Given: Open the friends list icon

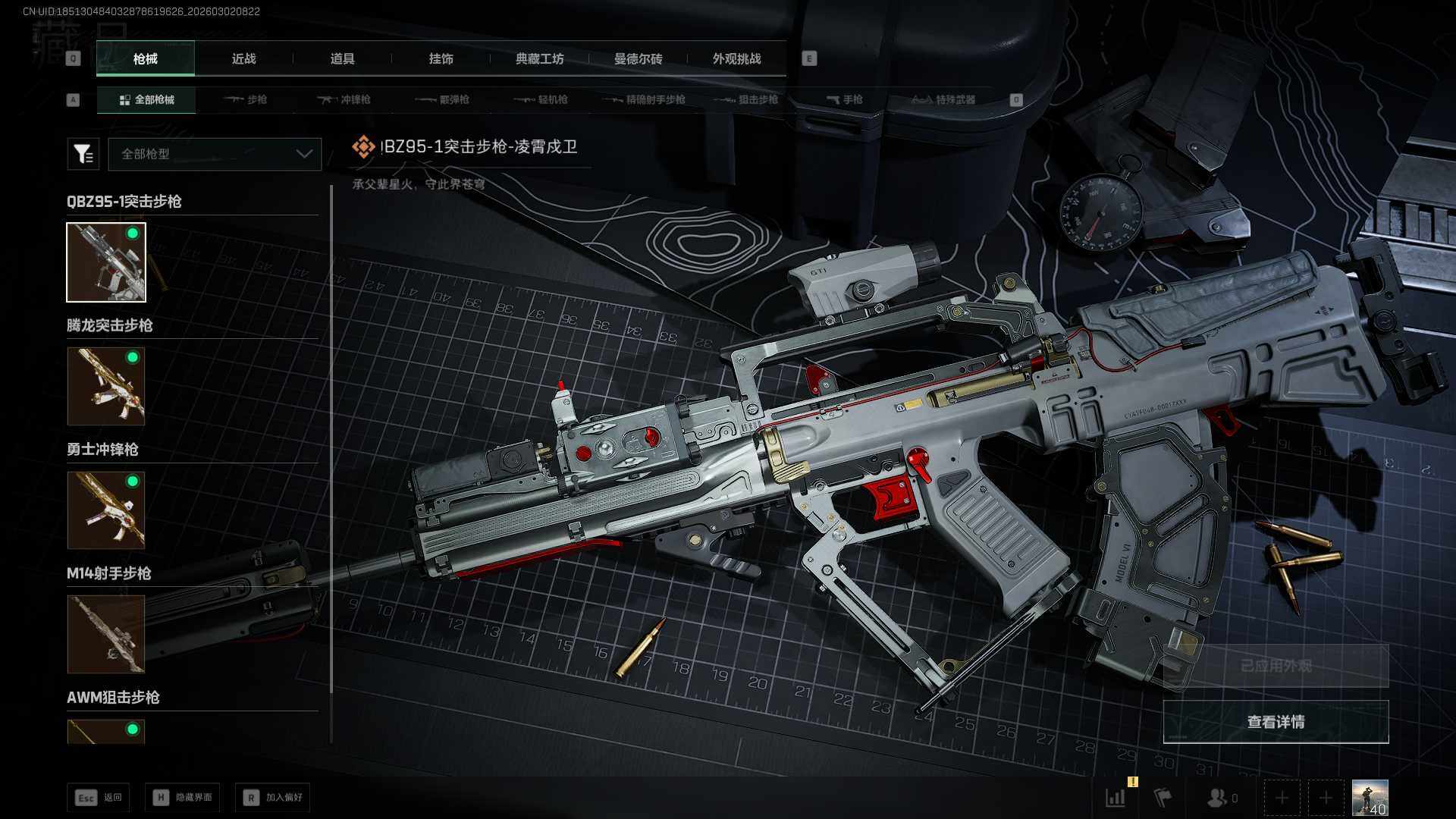Looking at the screenshot, I should click(x=1220, y=798).
